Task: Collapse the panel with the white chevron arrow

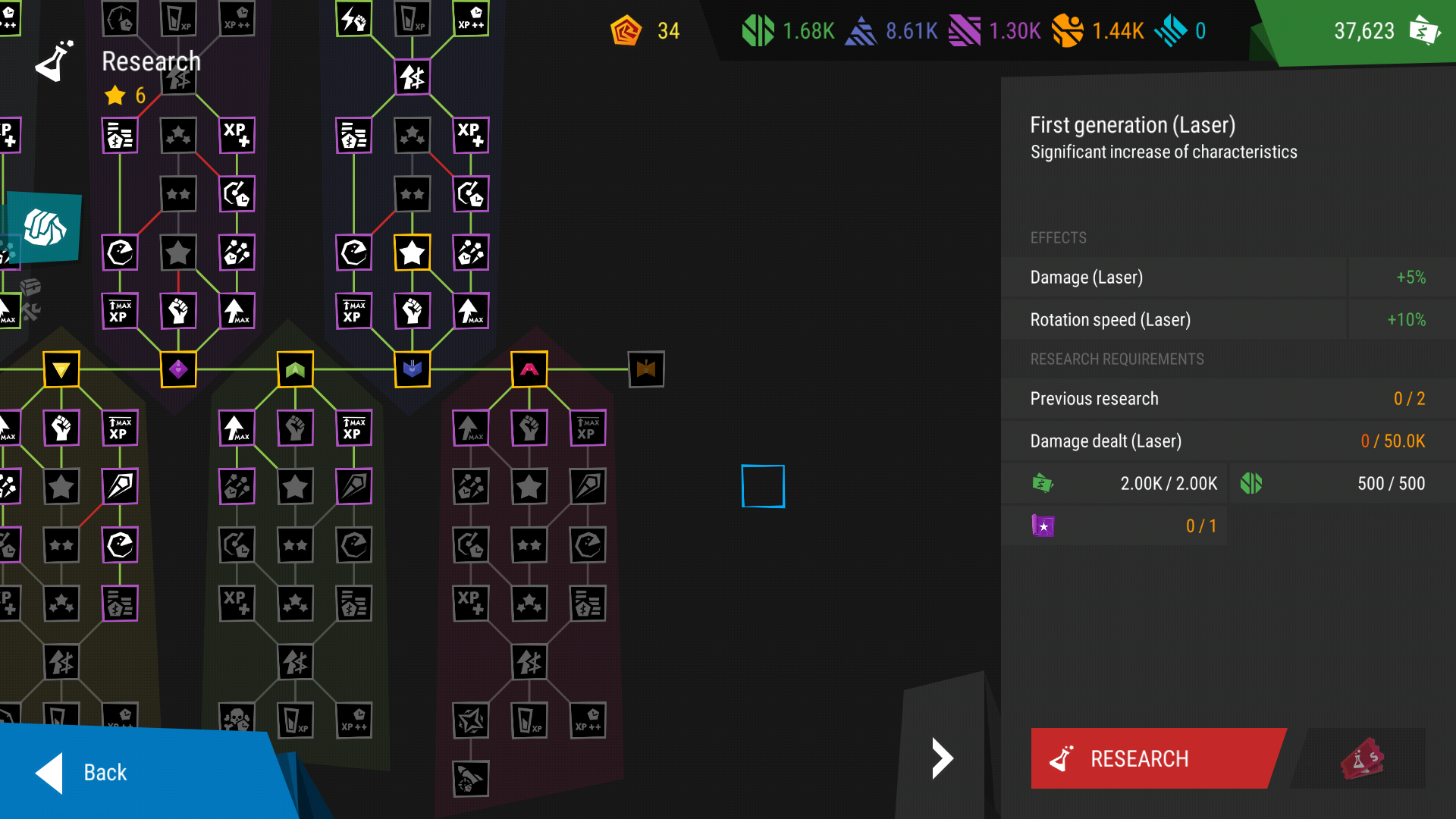Action: tap(941, 758)
